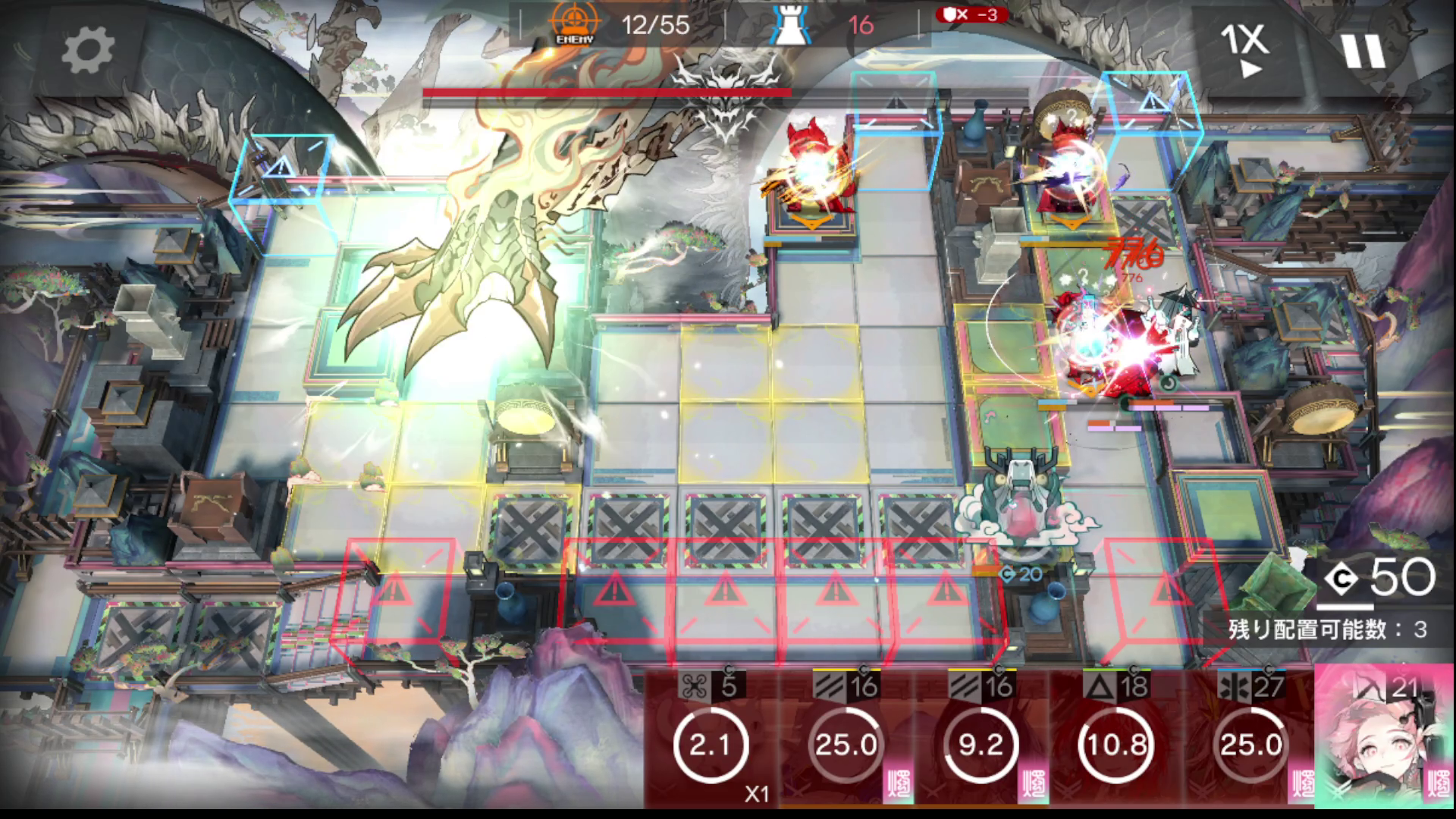Toggle the 1X game speed button

1244,50
